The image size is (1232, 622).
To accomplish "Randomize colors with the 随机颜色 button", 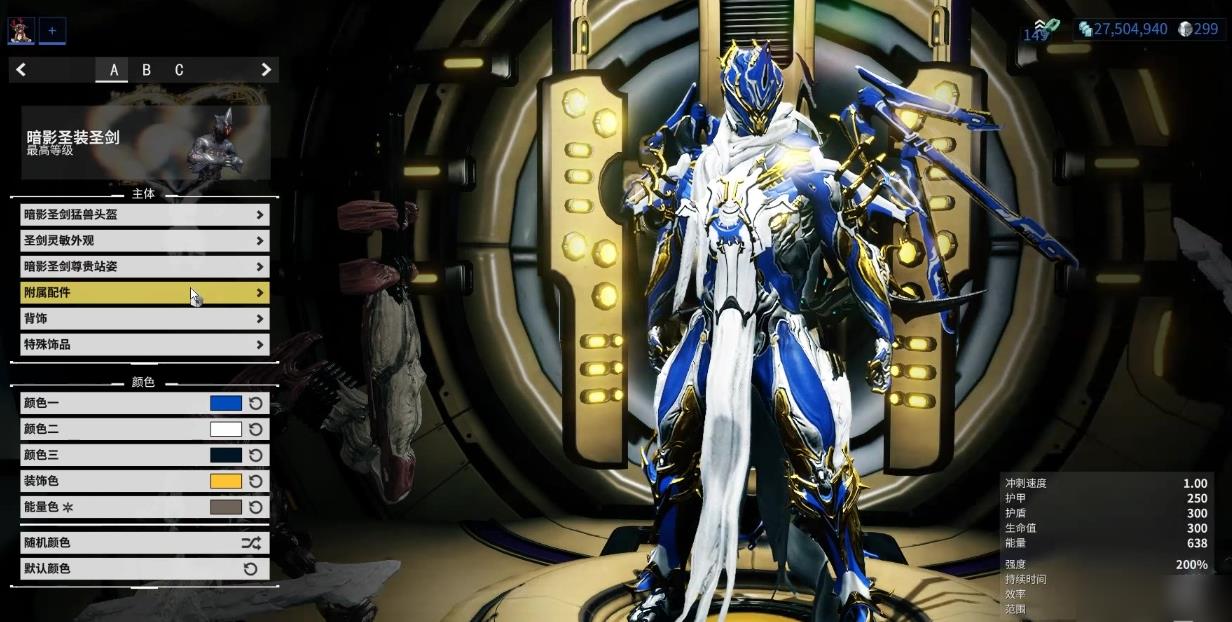I will coord(144,543).
